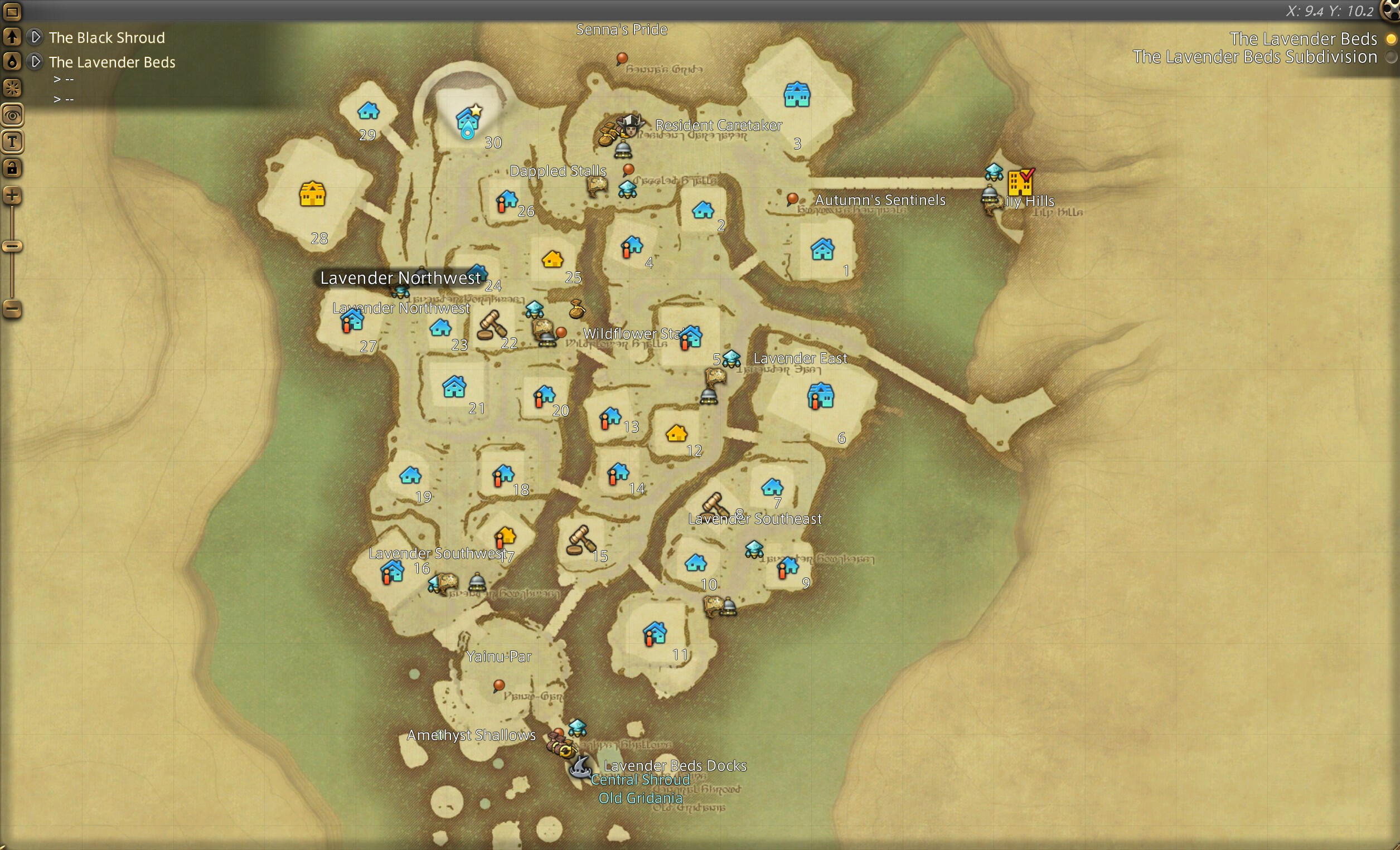Click the Lily Hills apartment building marker
Viewport: 1400px width, 850px height.
(x=1020, y=182)
